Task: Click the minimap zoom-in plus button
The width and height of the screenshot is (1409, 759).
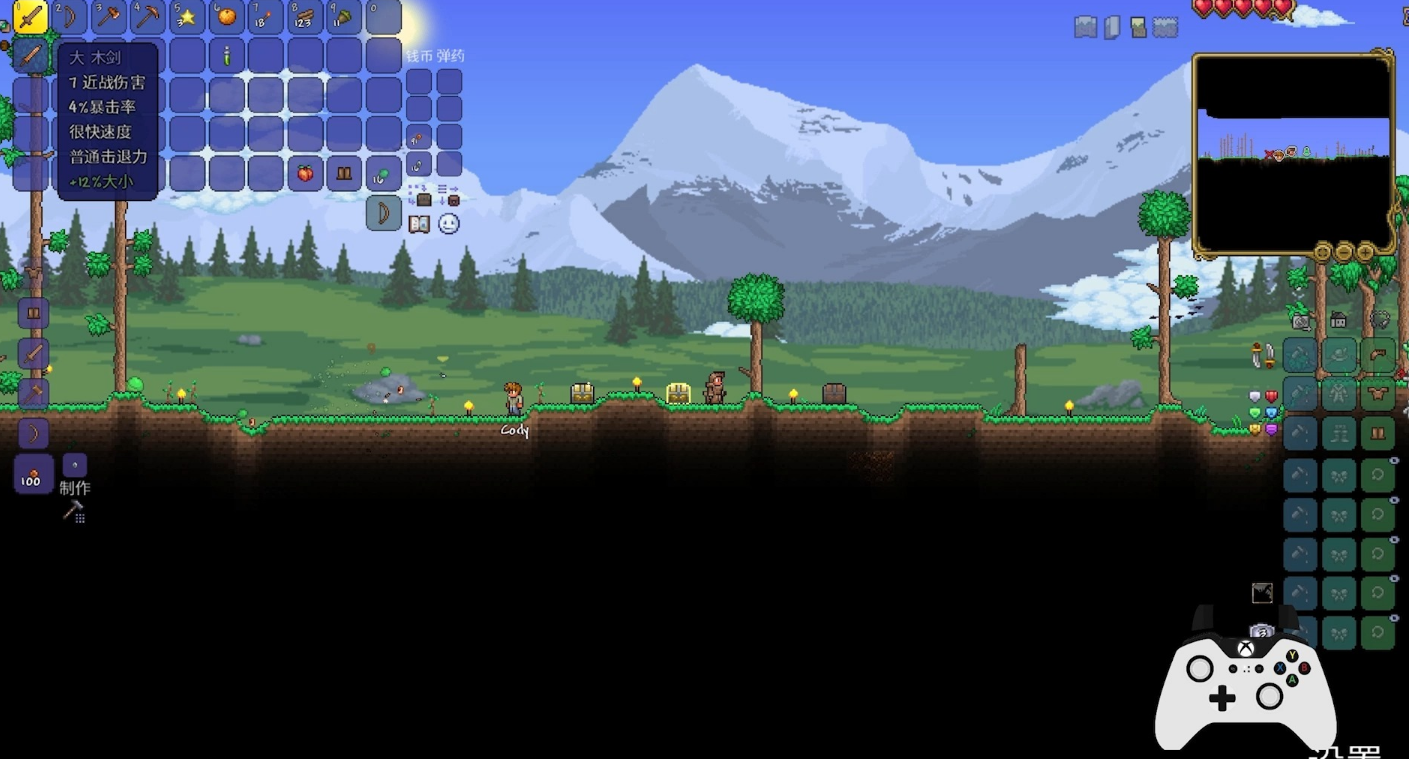Action: pyautogui.click(x=1365, y=251)
